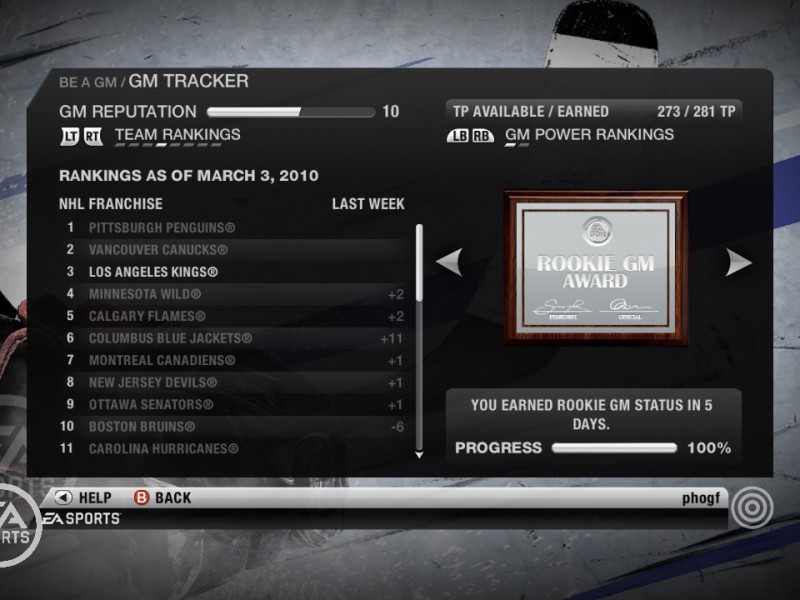Open the Help option
Screen dimensions: 800x600
tap(84, 497)
